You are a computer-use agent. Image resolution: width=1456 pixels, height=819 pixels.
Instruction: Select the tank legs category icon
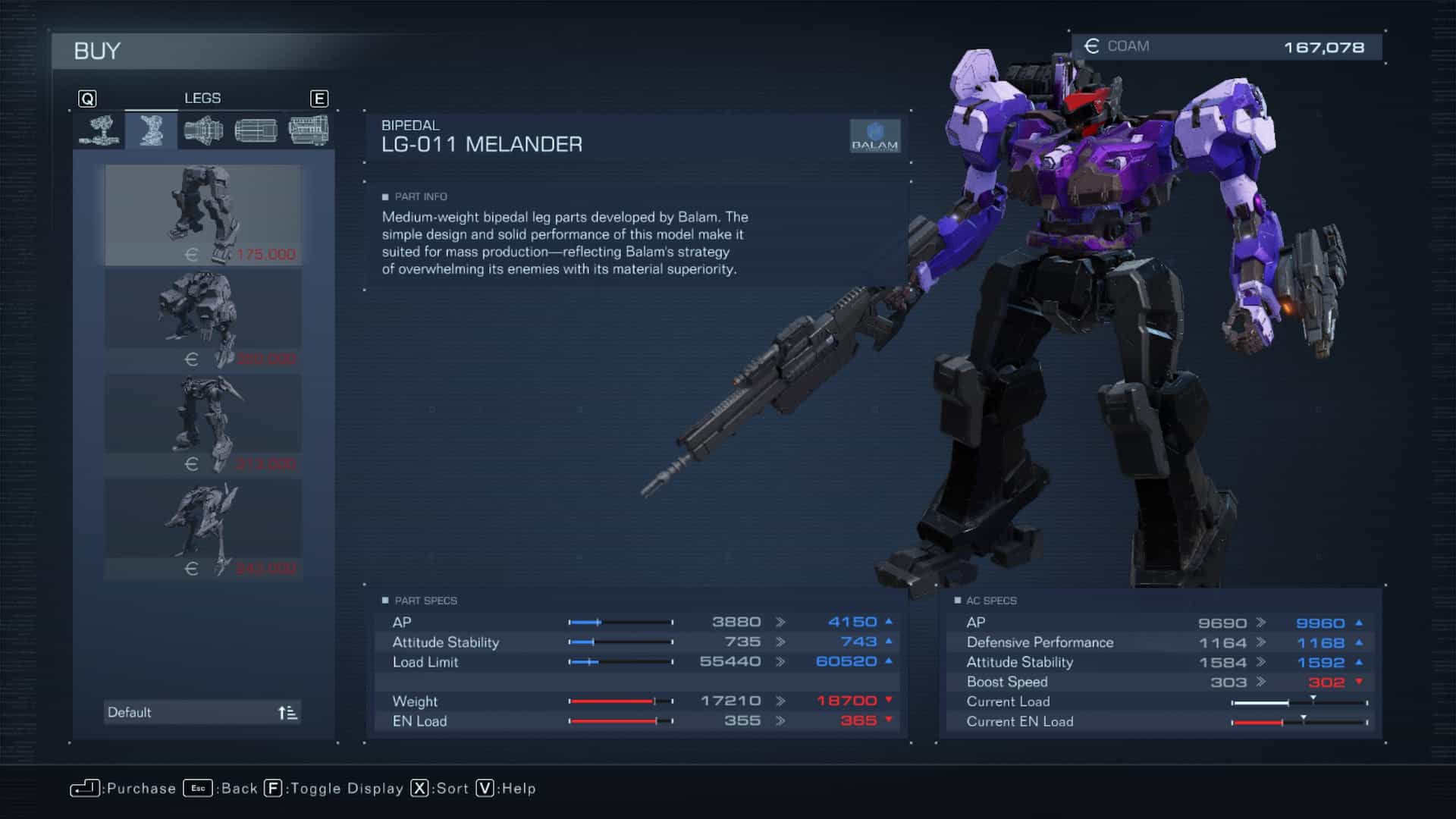(99, 130)
